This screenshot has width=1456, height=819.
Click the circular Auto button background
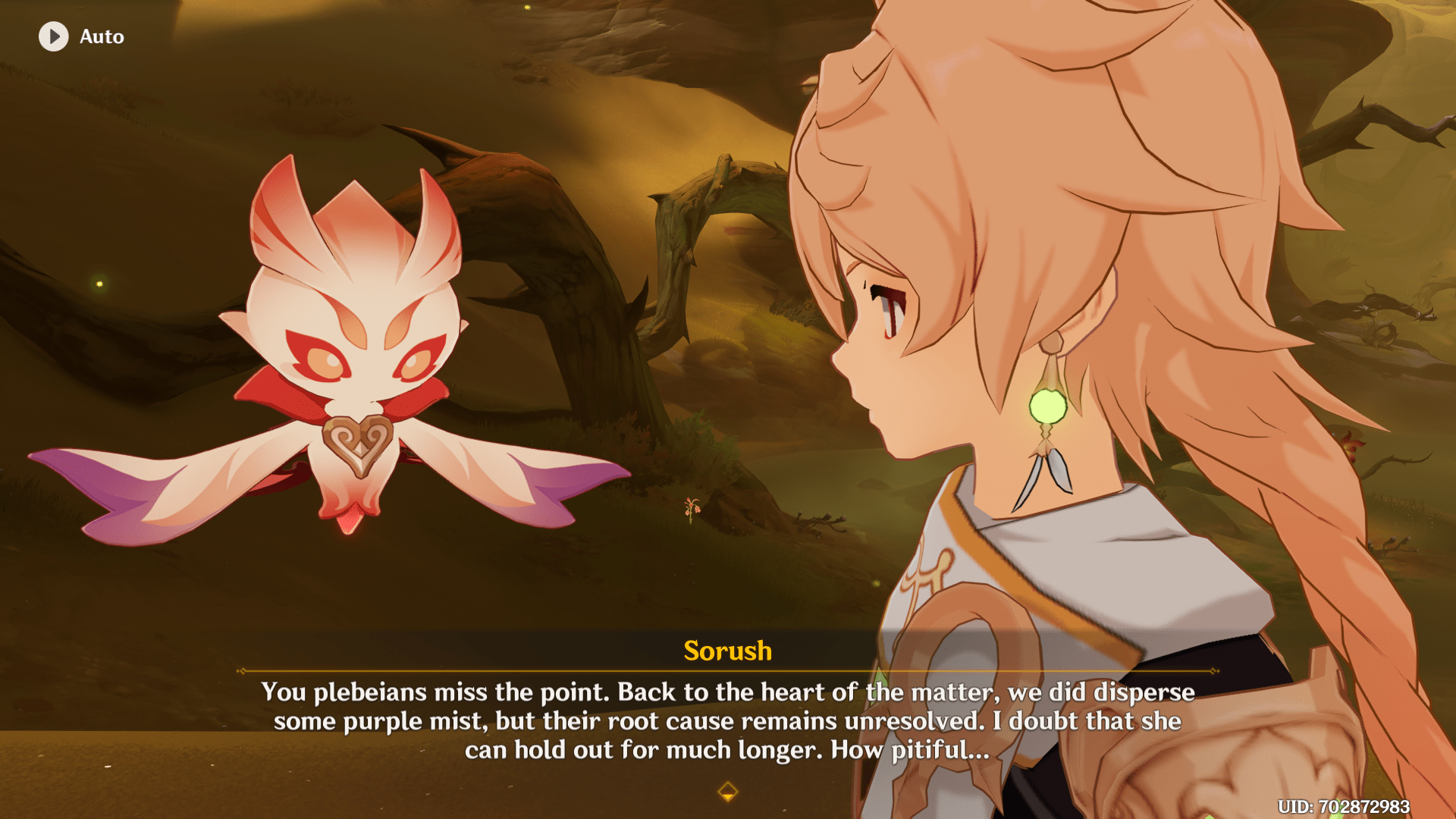[53, 36]
